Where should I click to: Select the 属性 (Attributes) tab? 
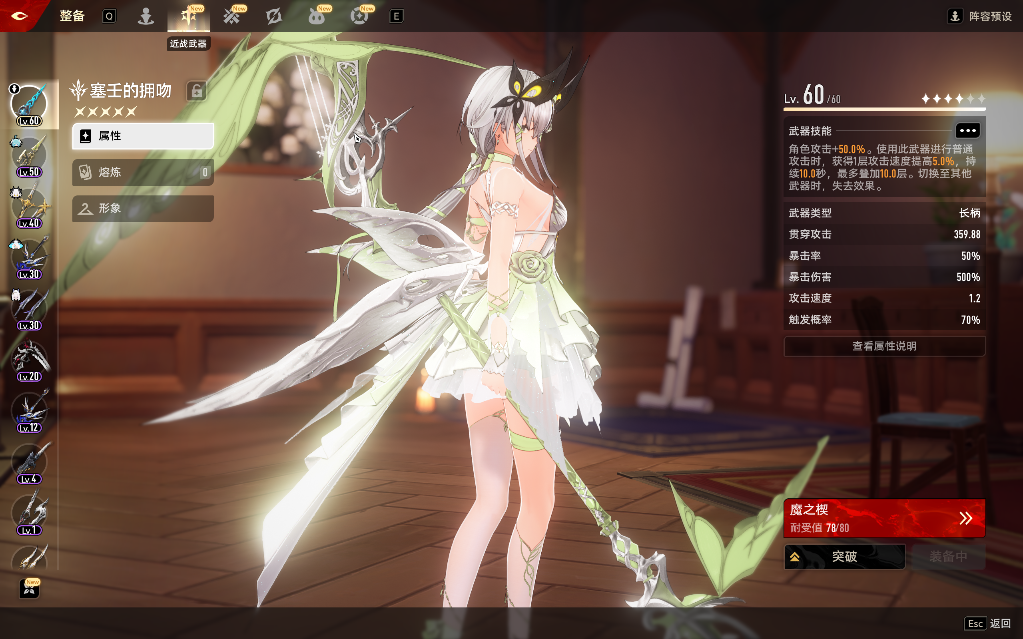point(142,136)
